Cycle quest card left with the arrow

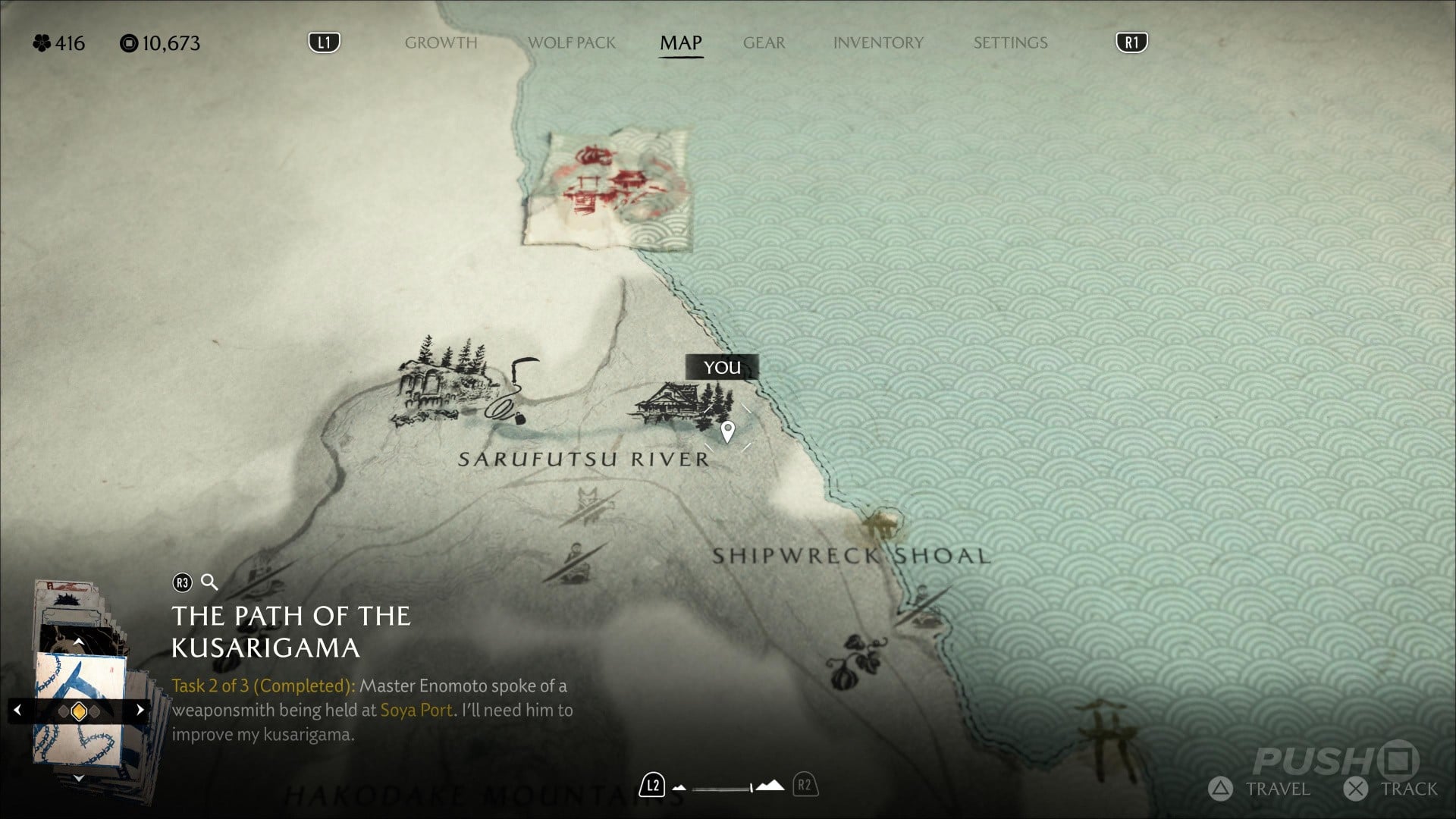click(x=17, y=711)
